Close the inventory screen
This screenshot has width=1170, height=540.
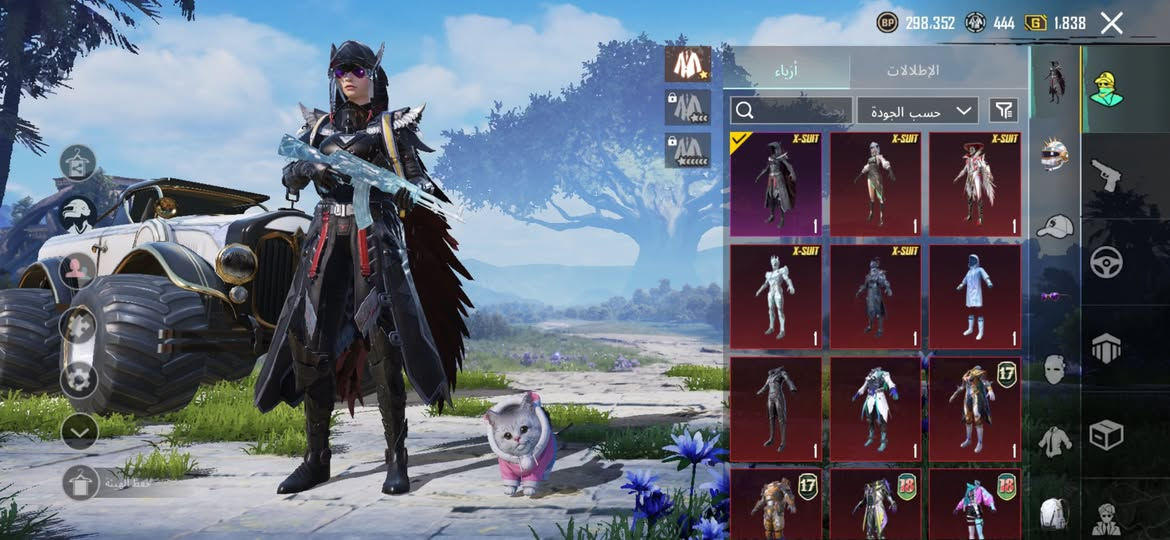pos(1111,23)
